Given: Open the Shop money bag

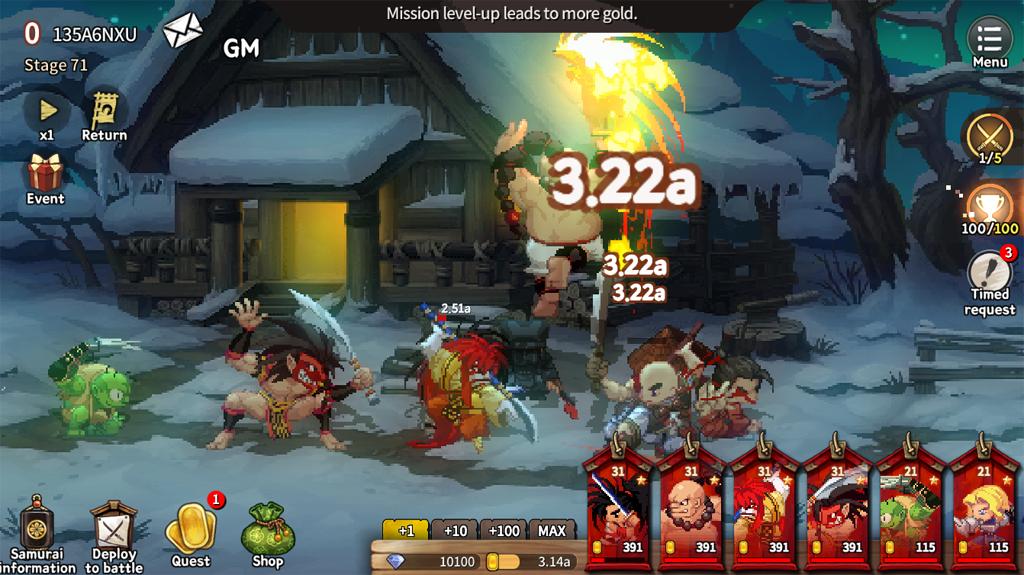Looking at the screenshot, I should click(267, 533).
